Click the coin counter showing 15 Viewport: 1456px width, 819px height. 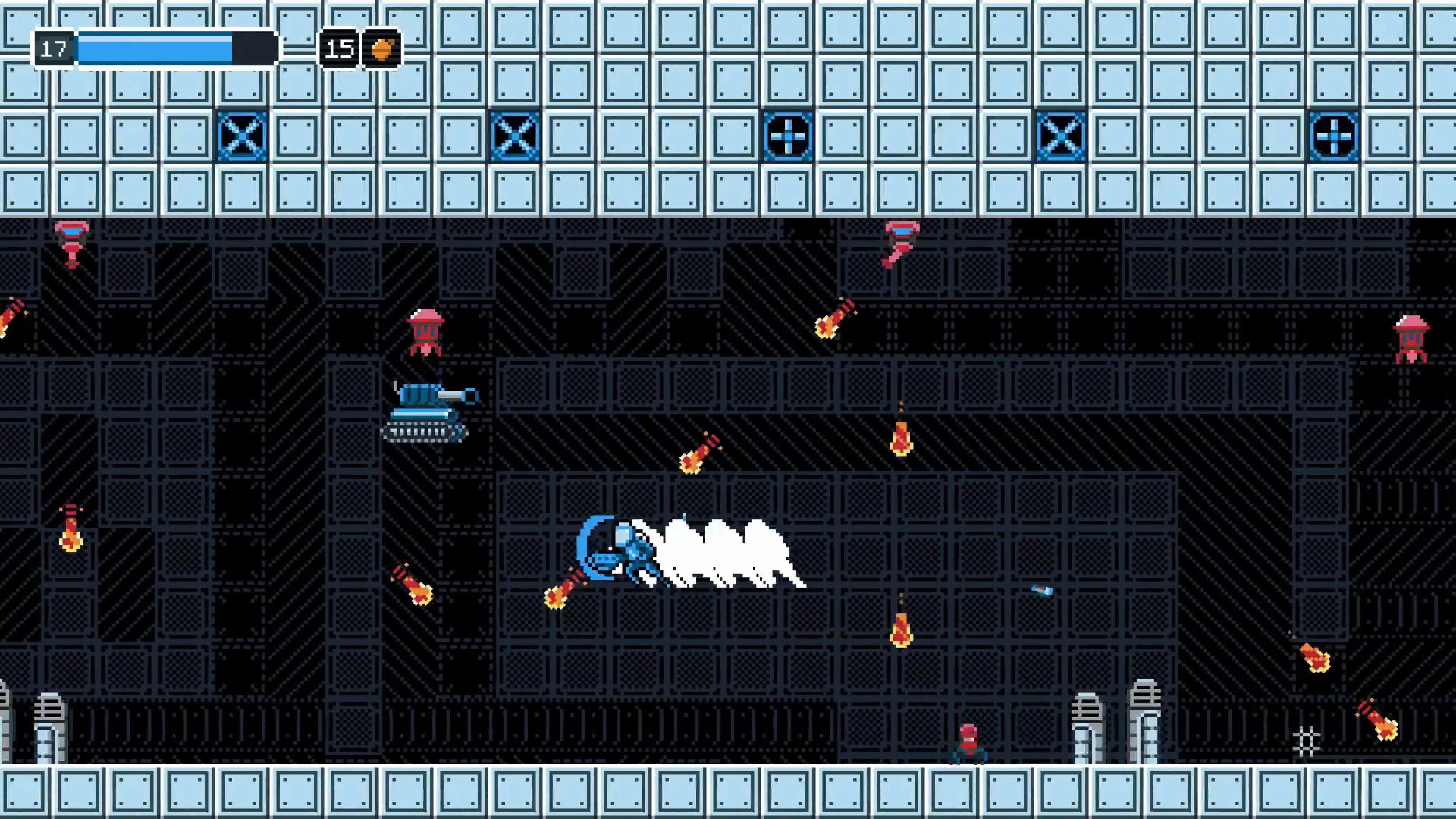tap(339, 50)
